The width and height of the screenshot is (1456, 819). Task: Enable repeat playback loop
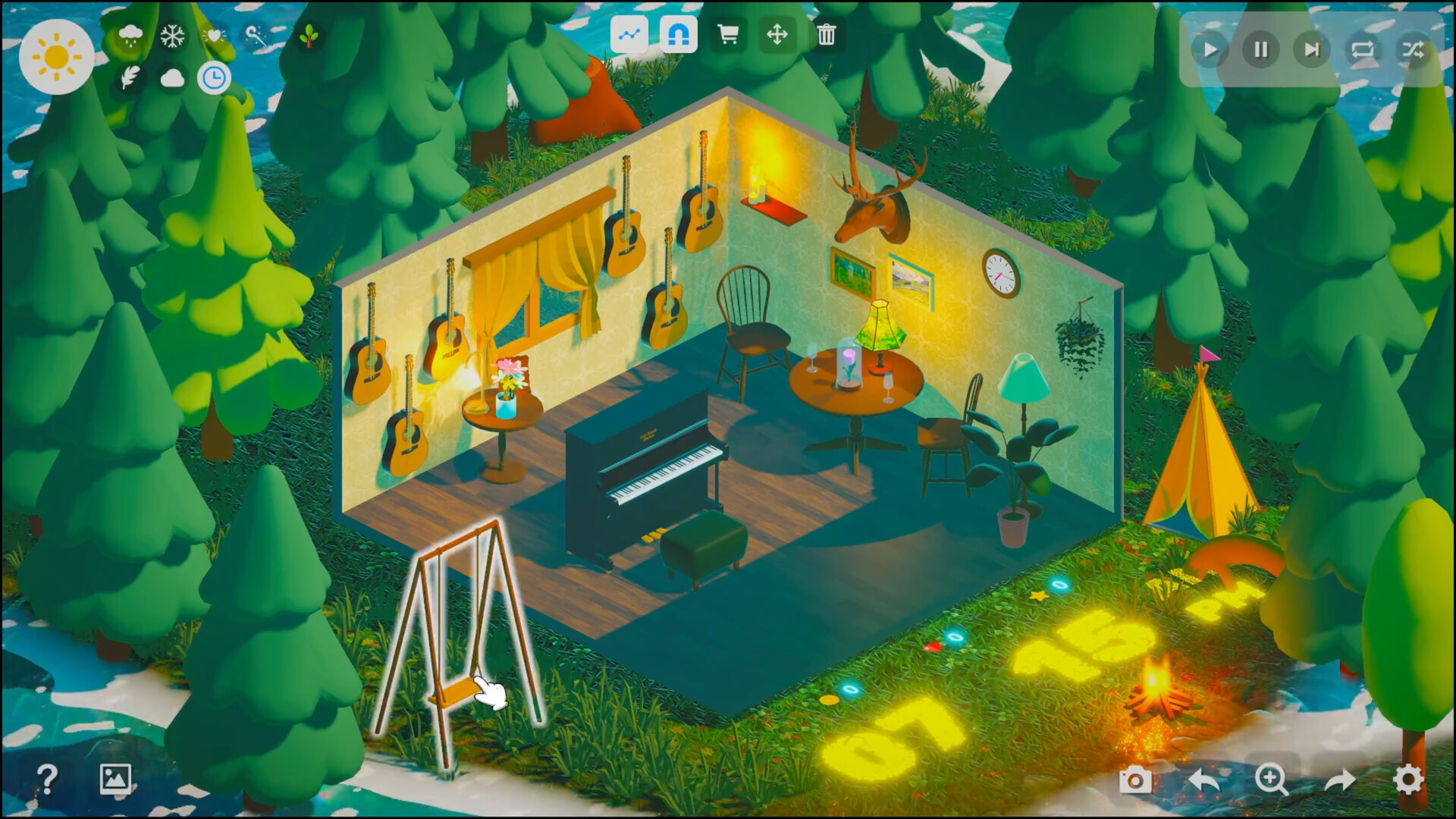click(x=1363, y=50)
